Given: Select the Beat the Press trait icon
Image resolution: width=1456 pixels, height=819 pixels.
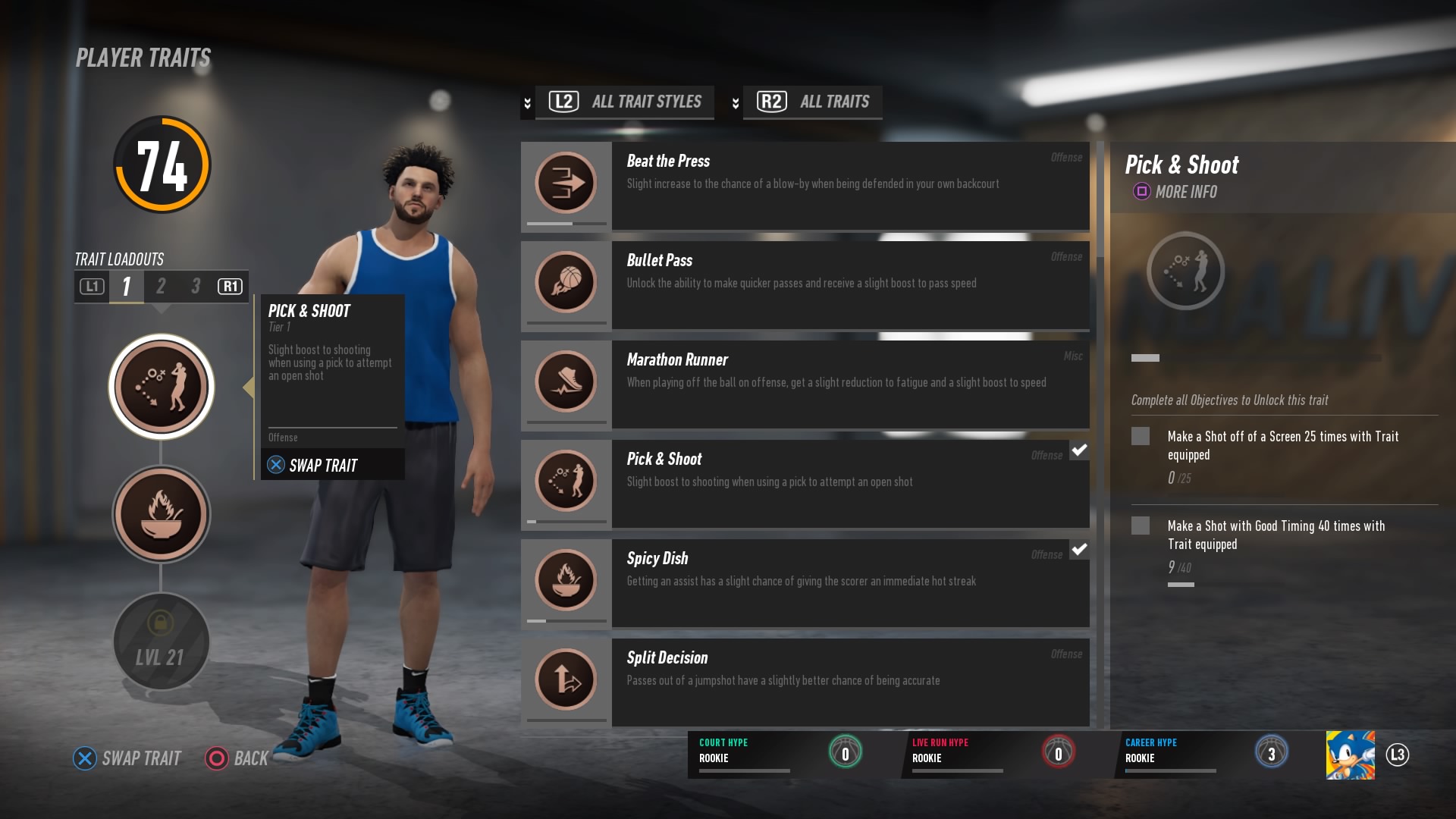Looking at the screenshot, I should coord(566,184).
